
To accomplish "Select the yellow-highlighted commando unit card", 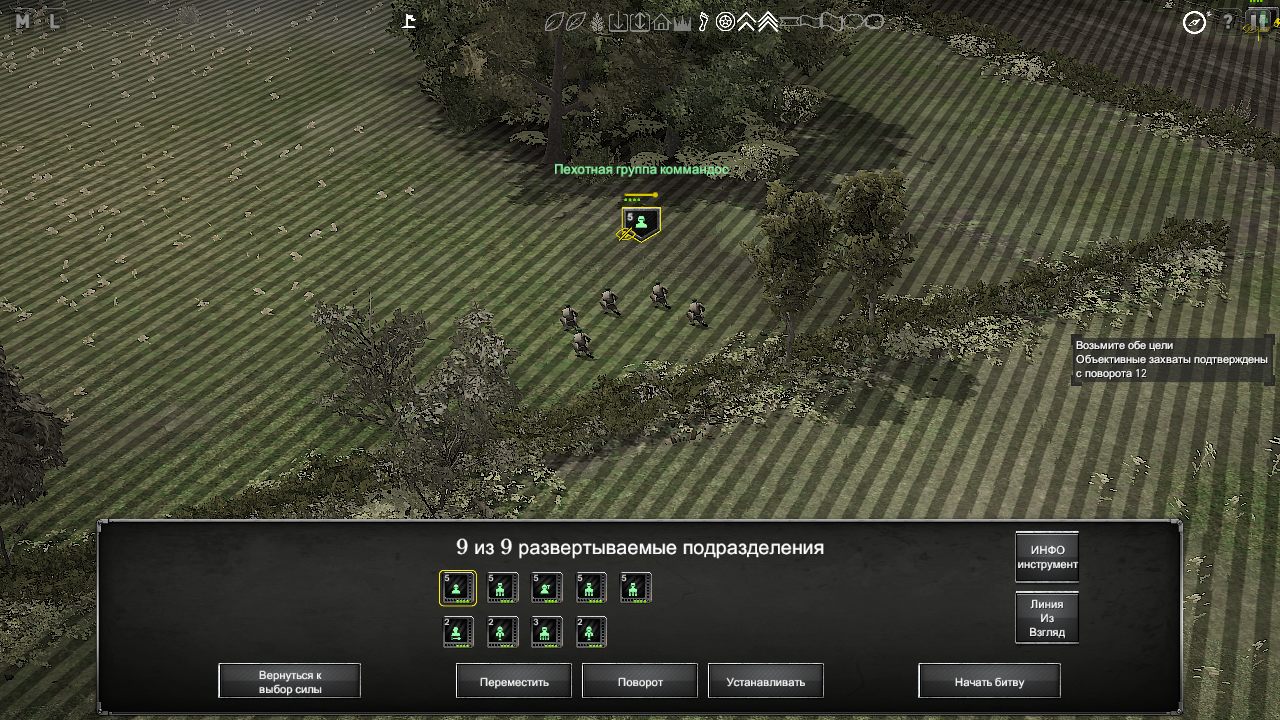I will click(457, 588).
